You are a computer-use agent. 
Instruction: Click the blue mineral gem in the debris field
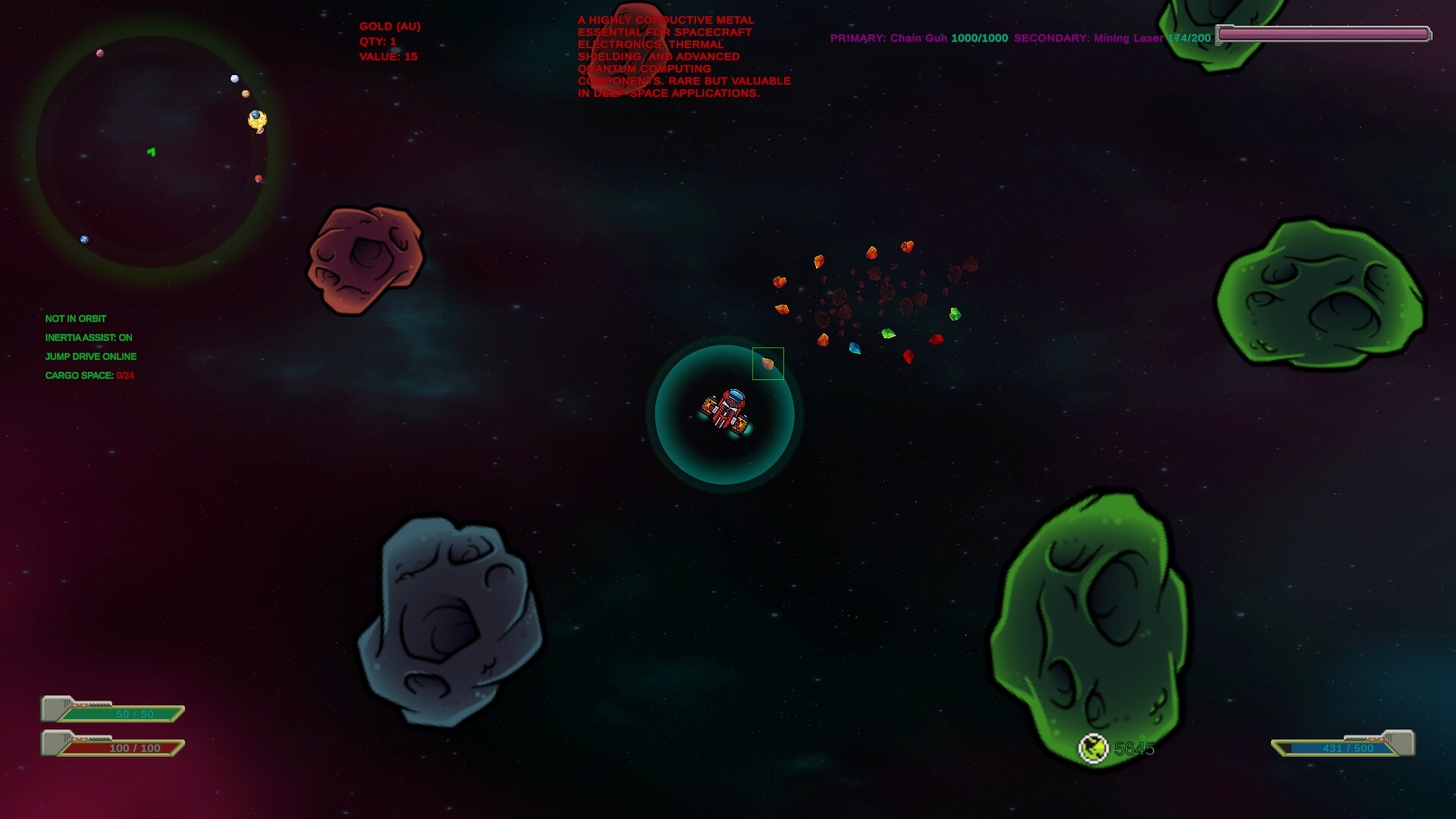coord(855,349)
